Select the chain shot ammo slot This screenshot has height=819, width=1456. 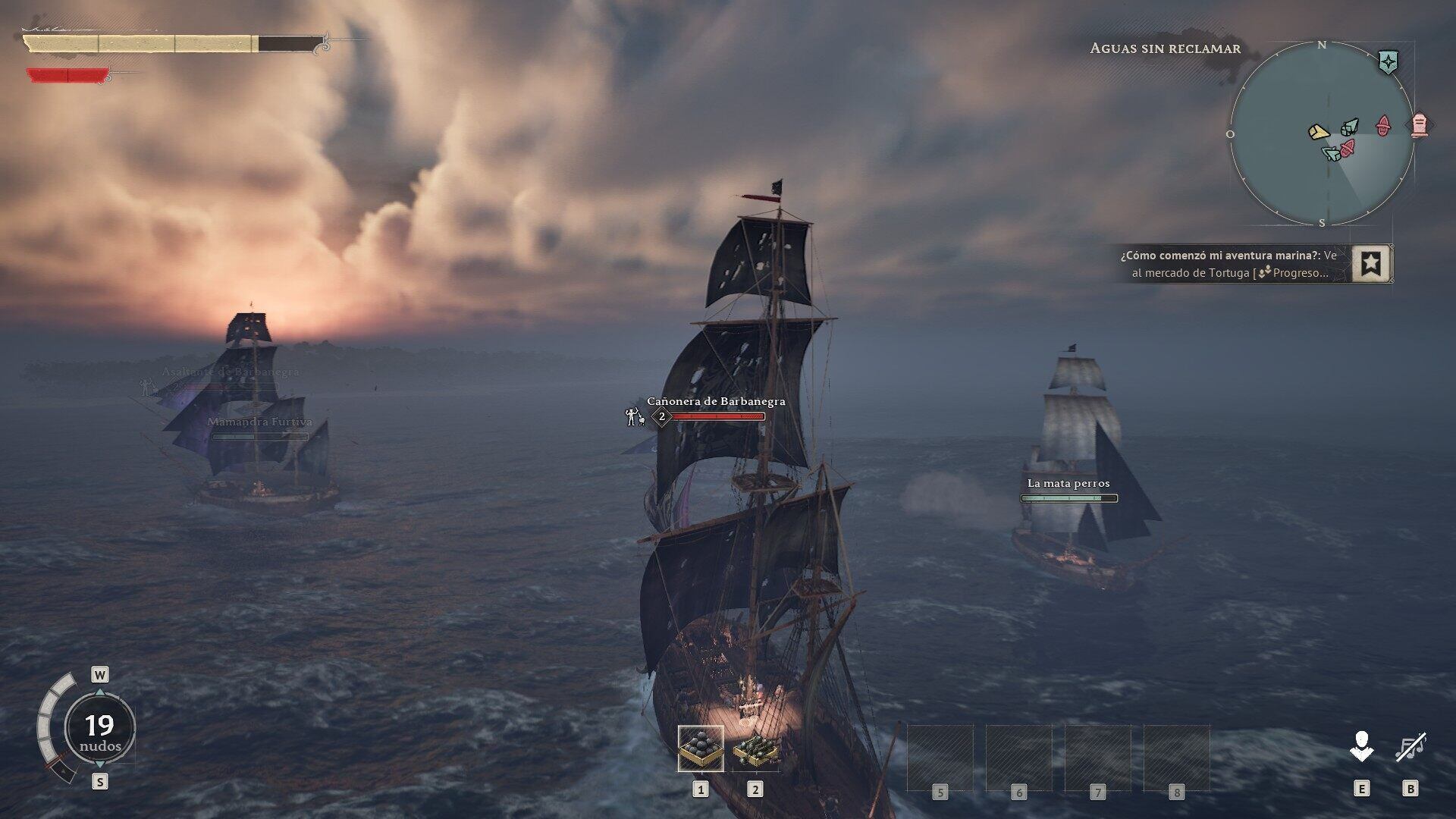755,748
